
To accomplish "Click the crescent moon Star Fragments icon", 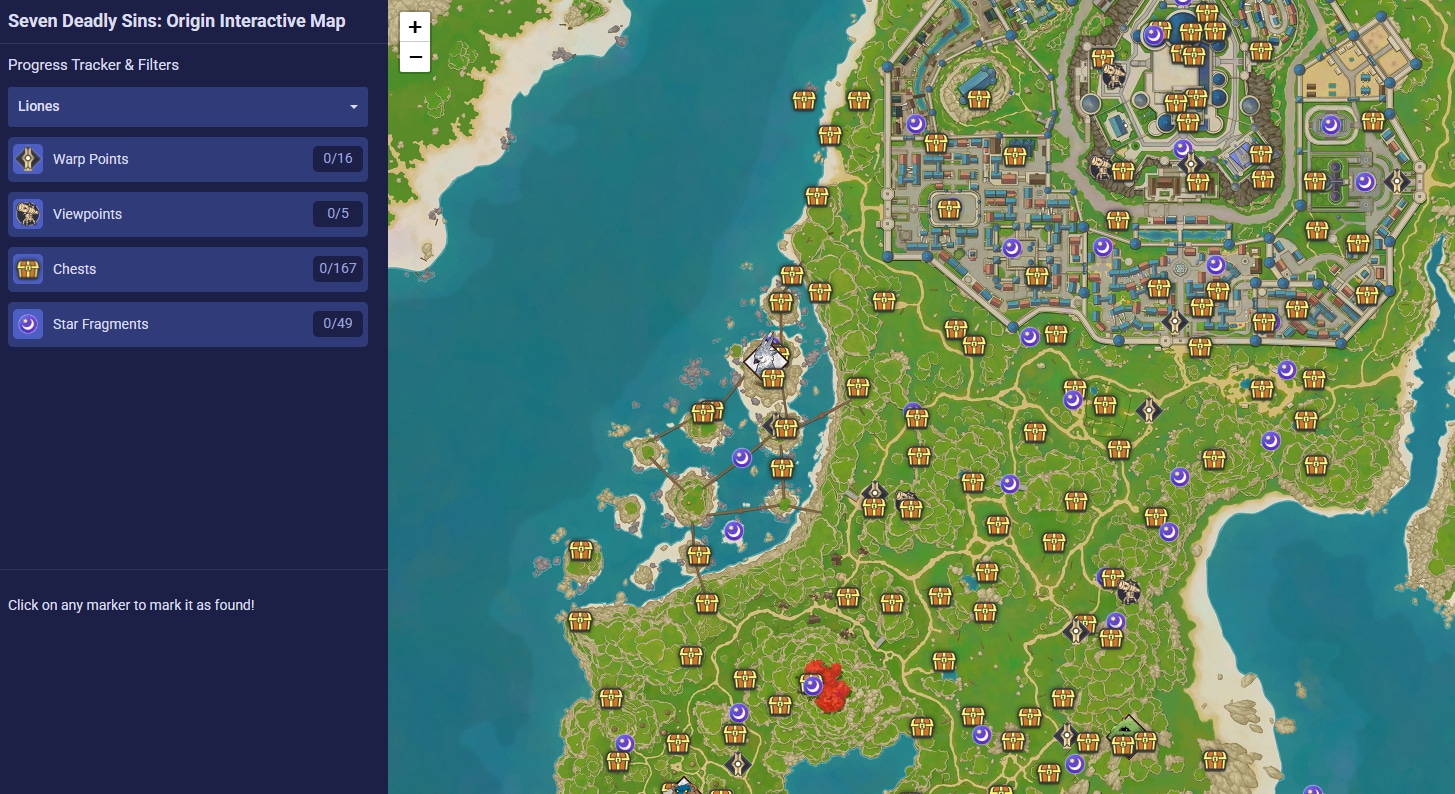I will 27,323.
